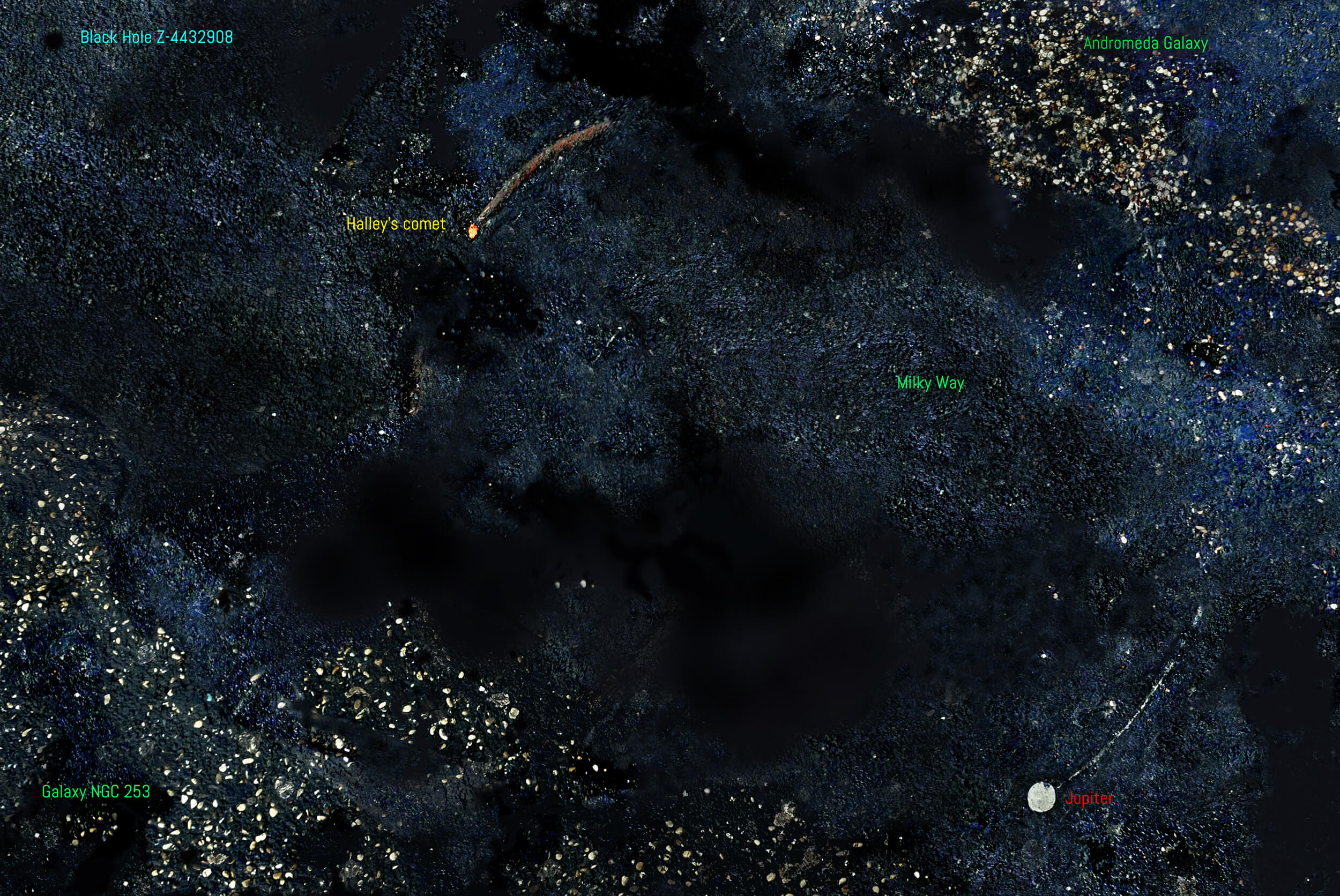Click the red Jupiter label
This screenshot has width=1340, height=896.
tap(1089, 798)
